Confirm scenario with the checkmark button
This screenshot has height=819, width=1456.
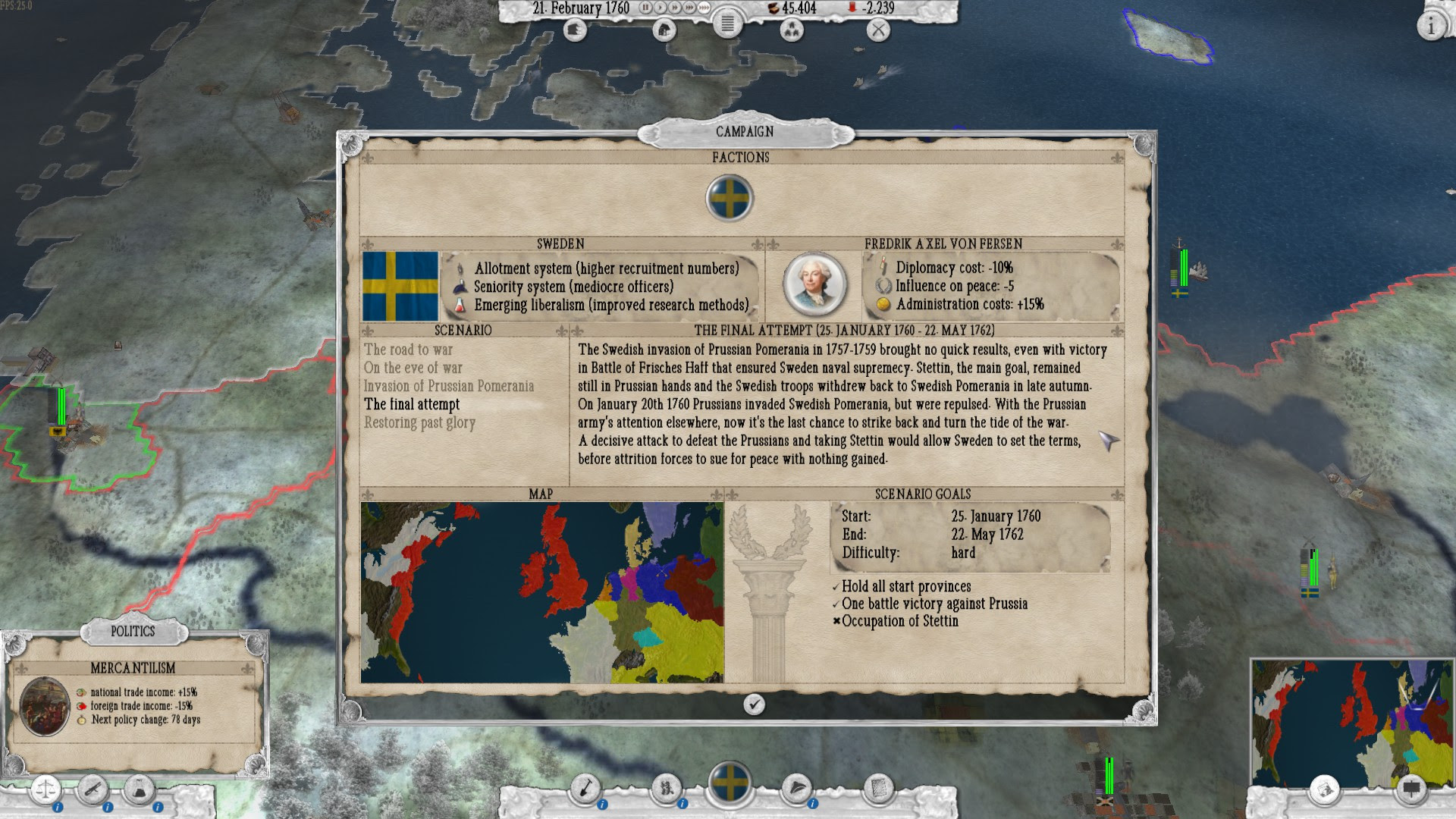tap(753, 704)
